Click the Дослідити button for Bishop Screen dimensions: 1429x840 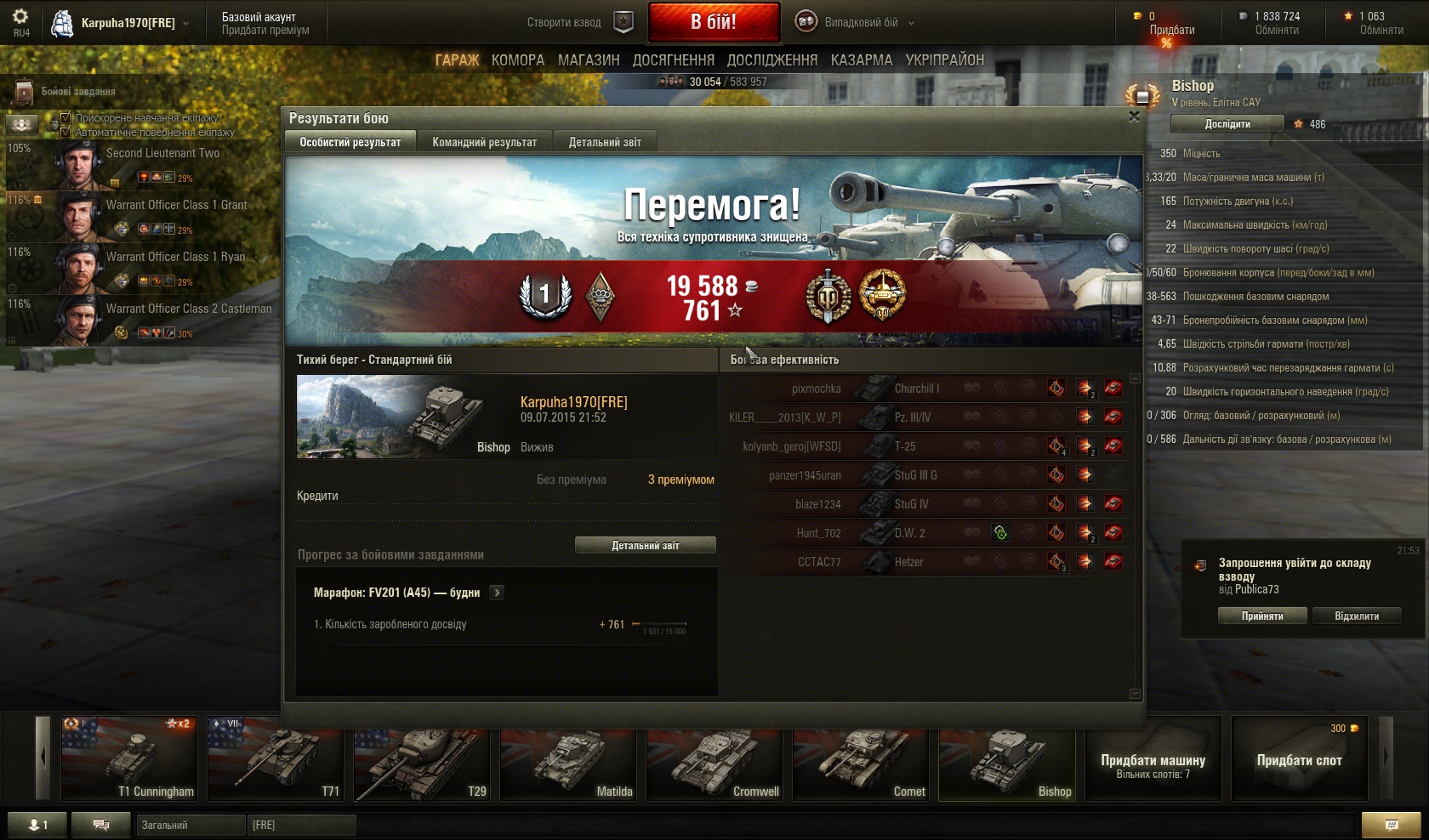(x=1227, y=124)
